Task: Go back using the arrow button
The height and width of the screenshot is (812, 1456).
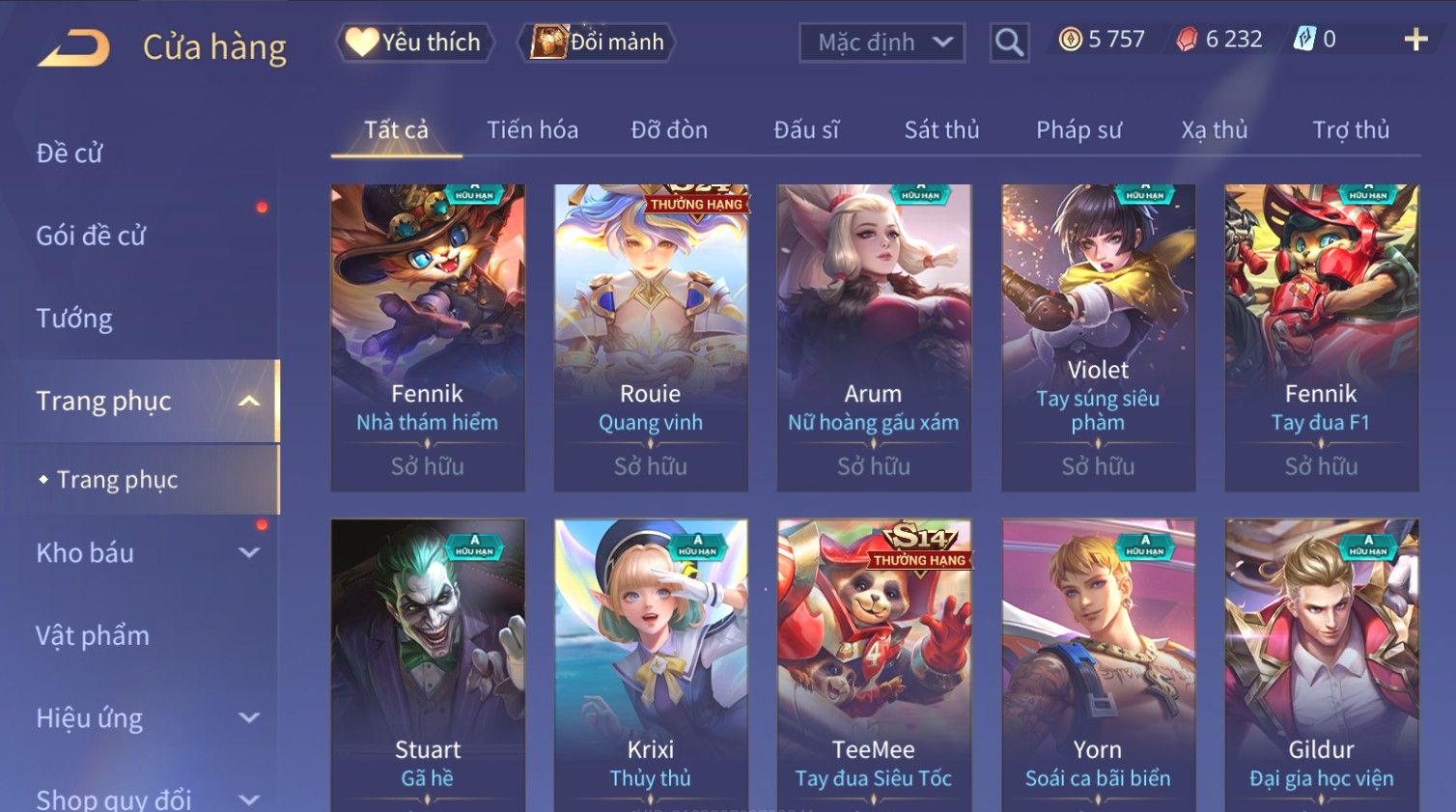Action: pyautogui.click(x=73, y=47)
